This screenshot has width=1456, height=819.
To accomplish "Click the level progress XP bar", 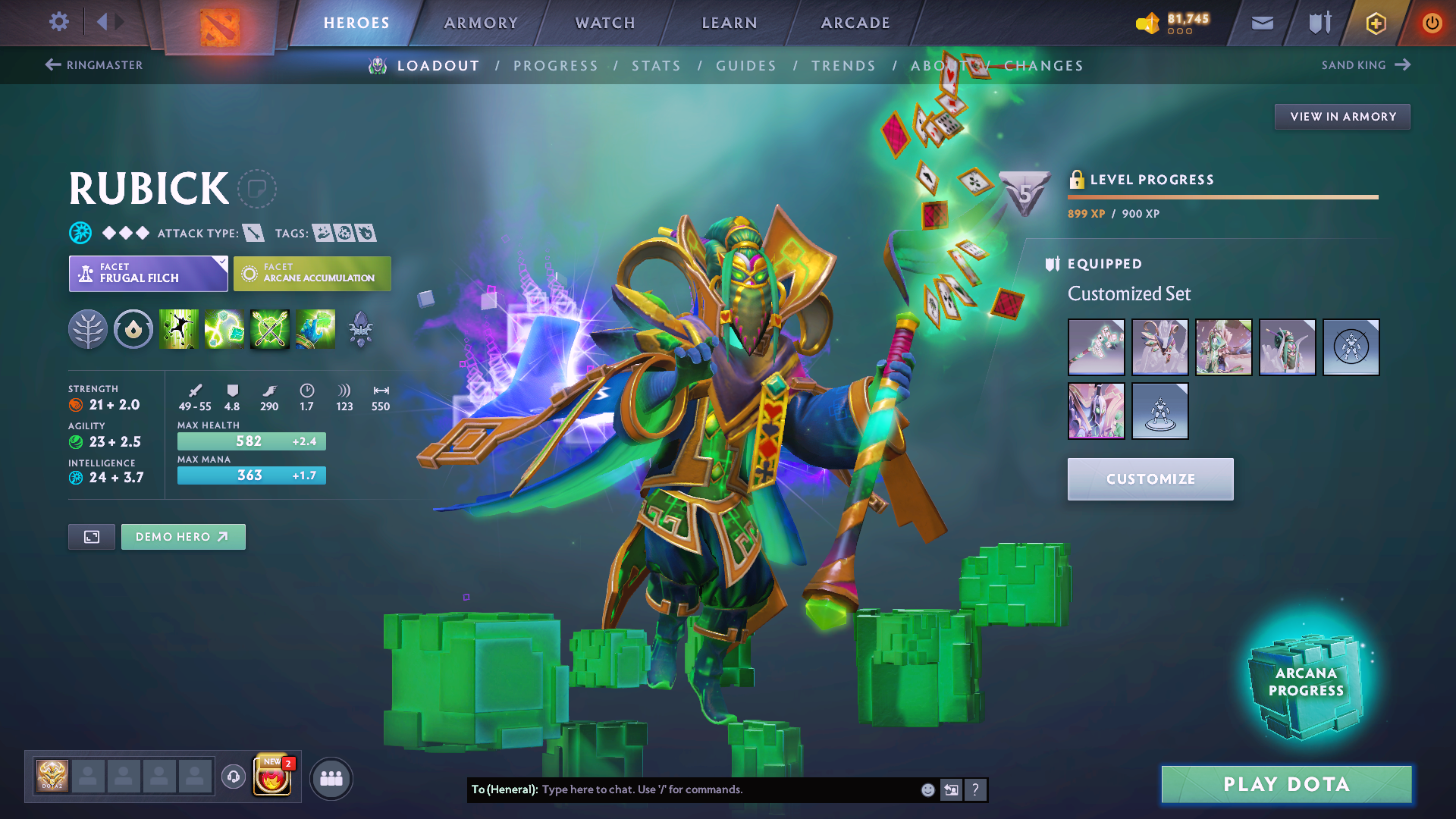I will [x=1223, y=199].
